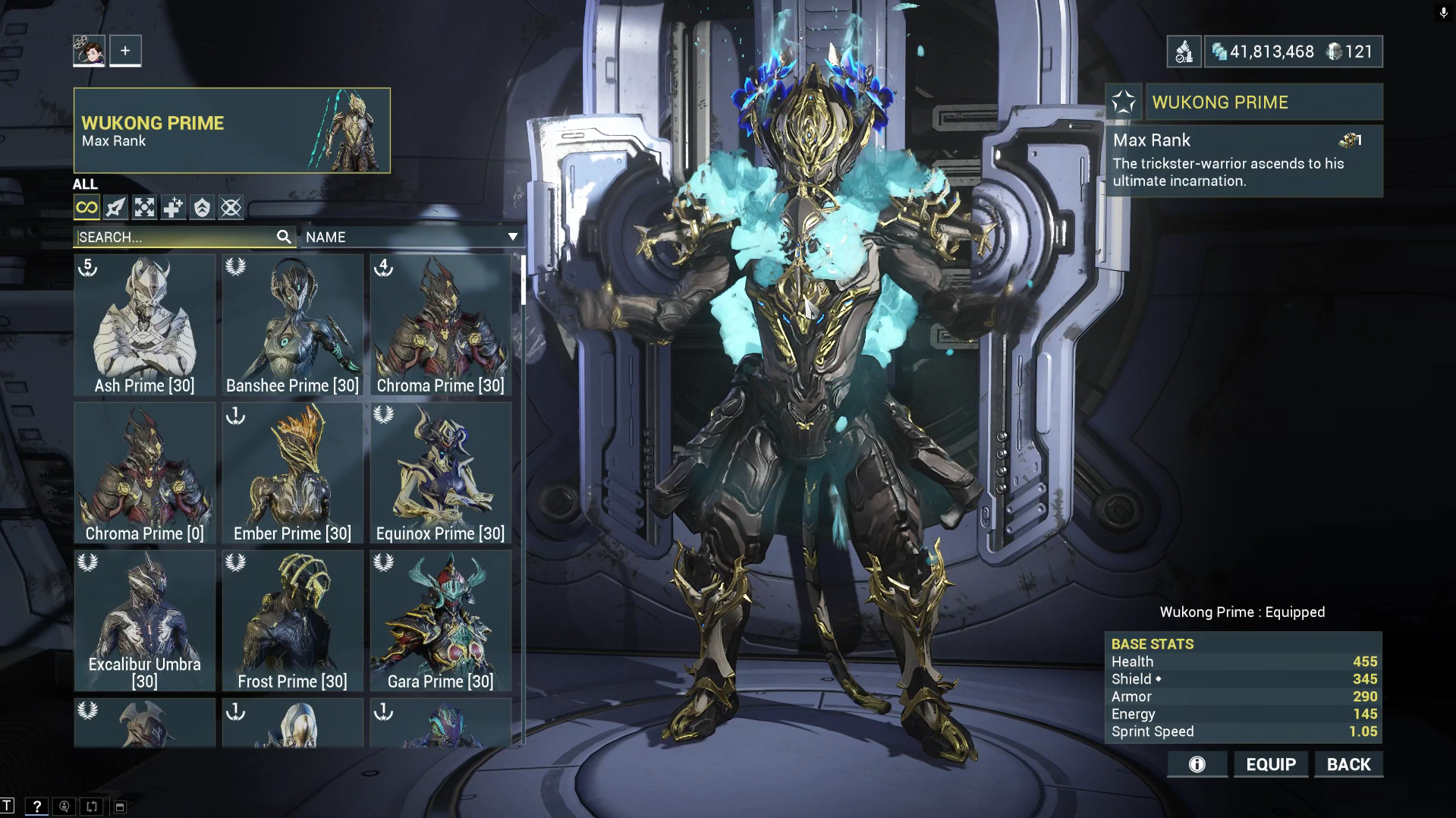Choose Ember Prime warframe

tap(292, 473)
